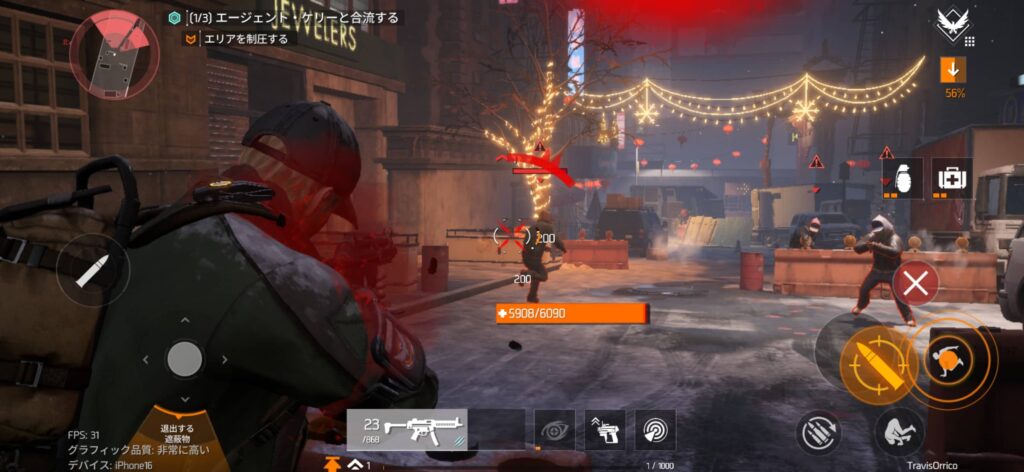This screenshot has width=1024, height=472.
Task: Activate the eye crosshair ability icon
Action: tap(554, 429)
